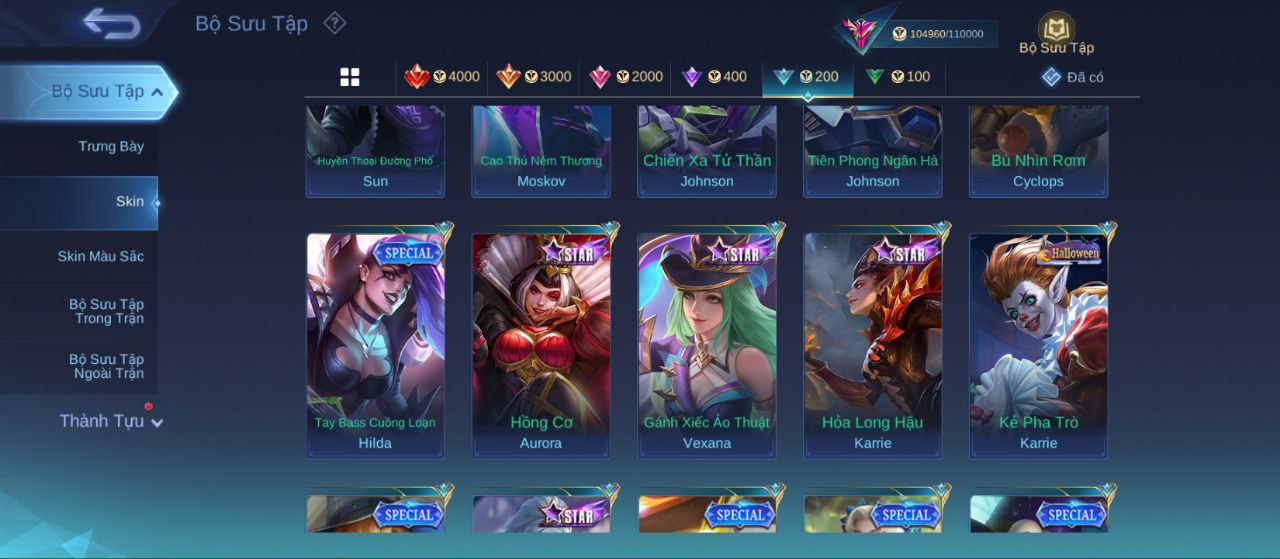
Task: Filter skins by the 4000 point tier
Action: tap(442, 77)
